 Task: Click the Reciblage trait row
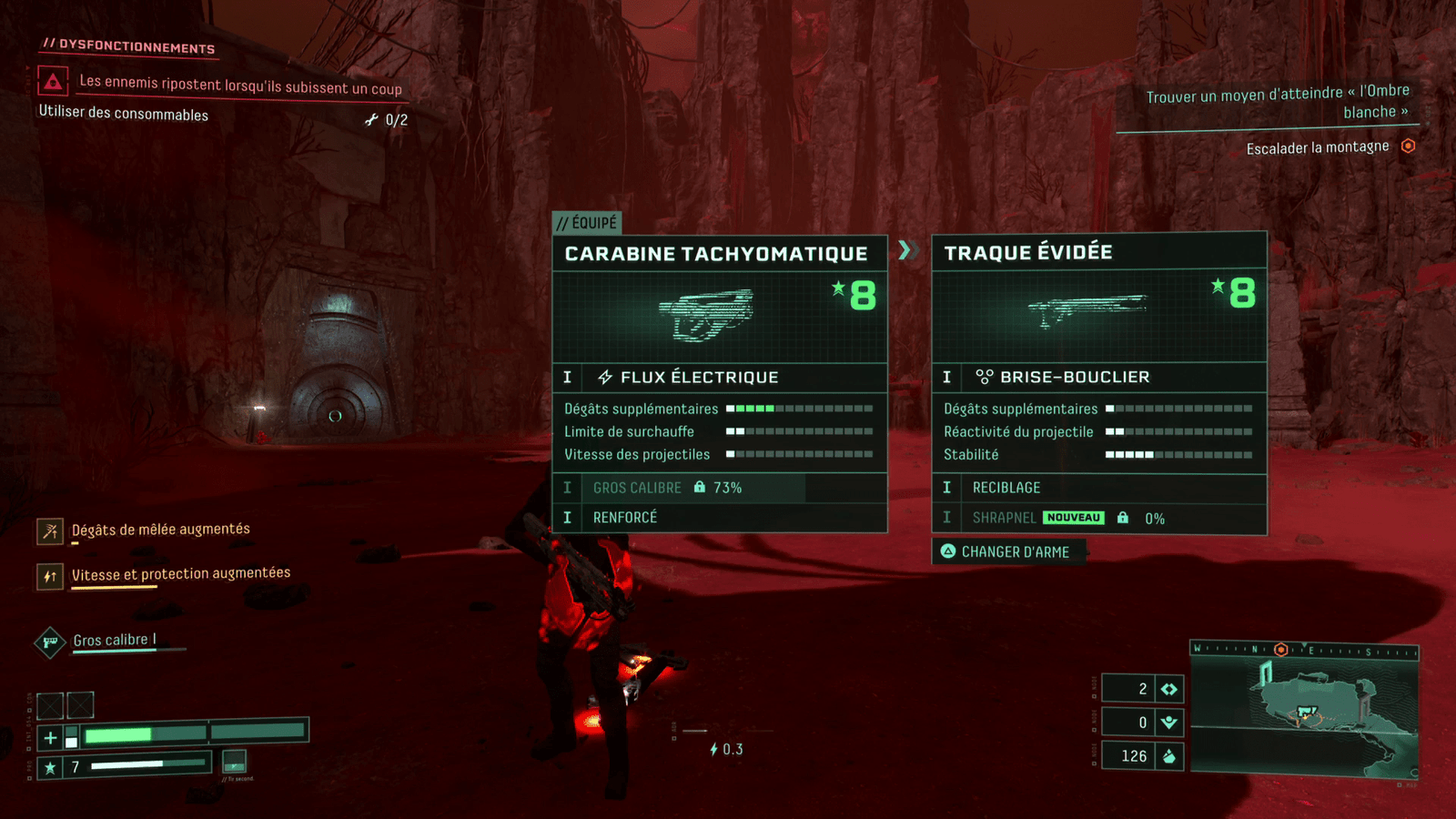(1098, 488)
